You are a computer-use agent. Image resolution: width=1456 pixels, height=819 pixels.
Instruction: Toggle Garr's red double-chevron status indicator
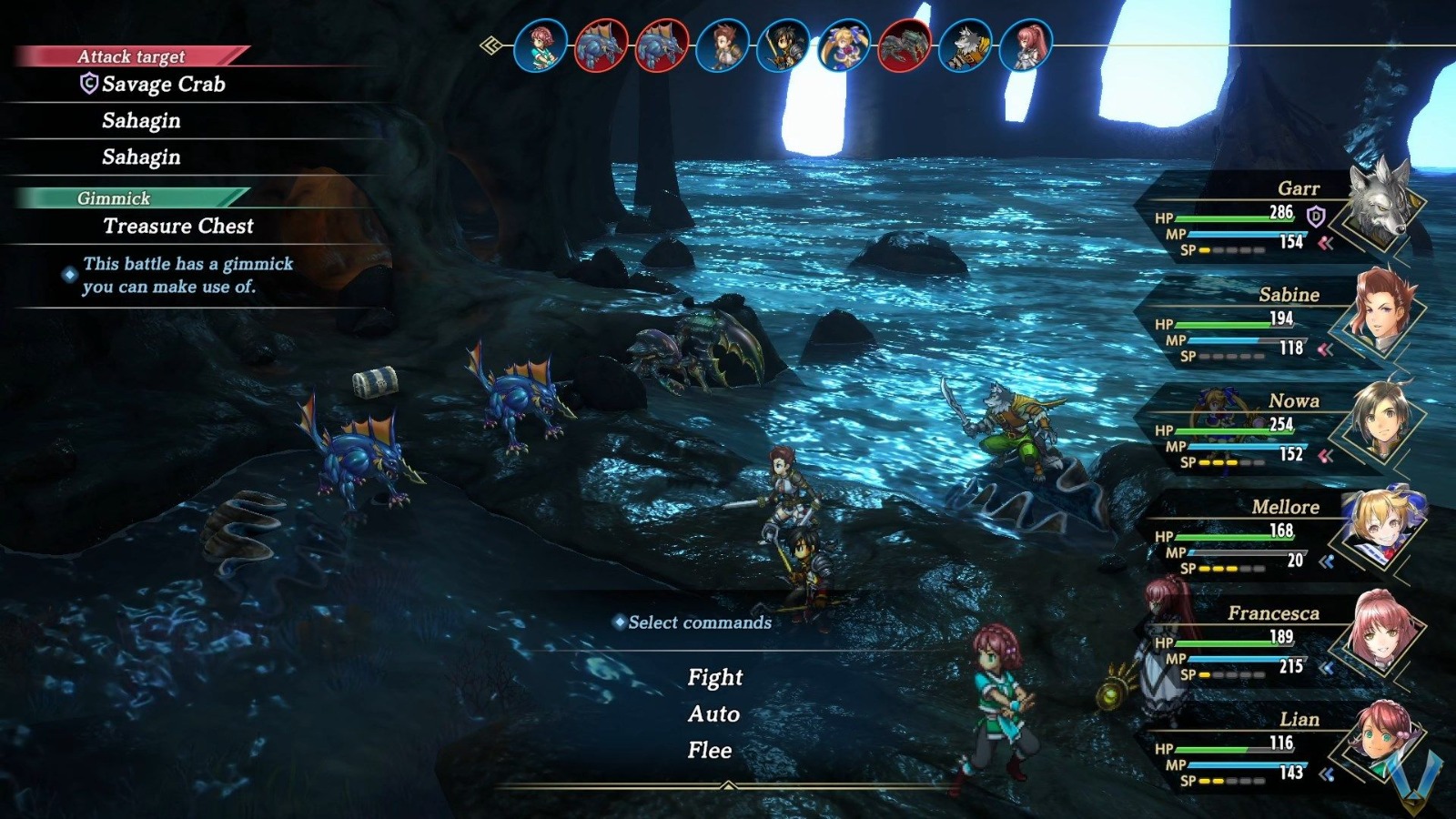point(1325,242)
